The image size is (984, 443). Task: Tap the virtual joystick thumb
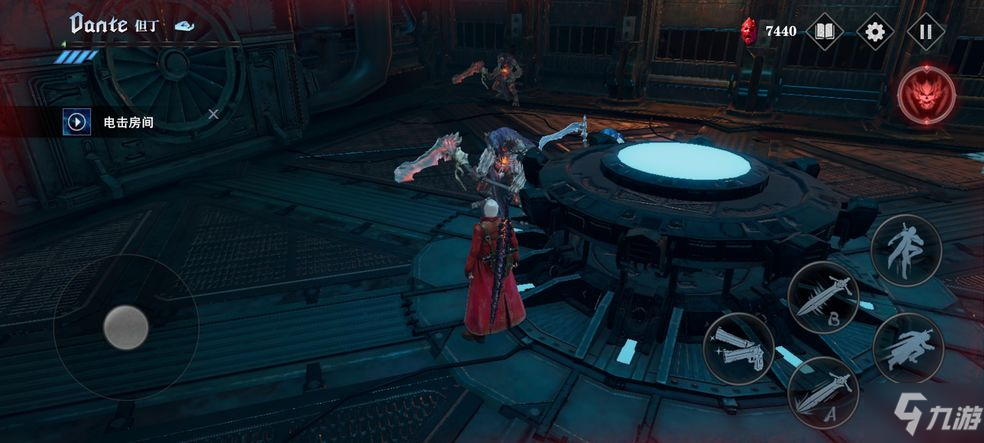pyautogui.click(x=127, y=325)
